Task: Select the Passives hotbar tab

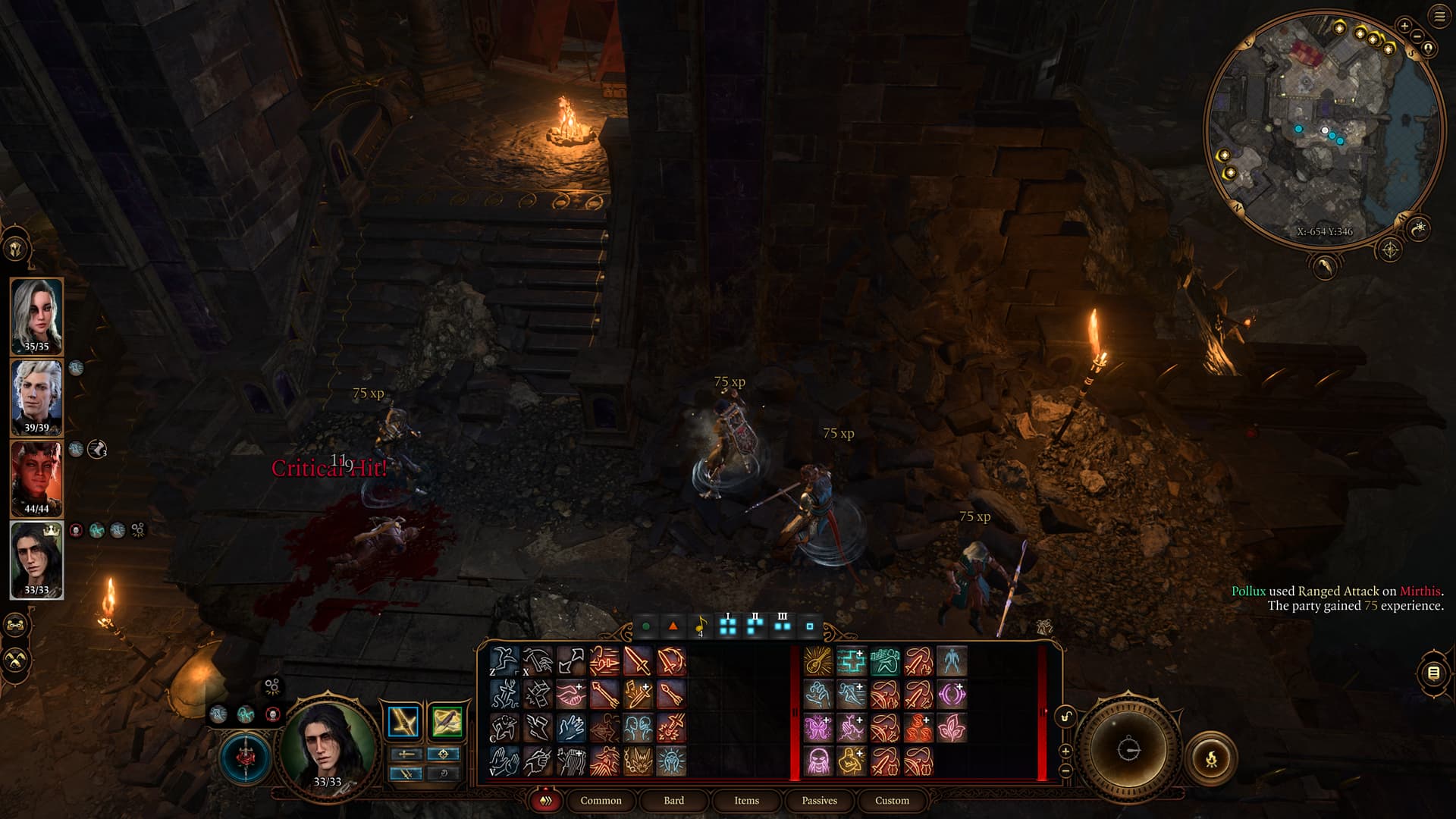Action: 819,800
